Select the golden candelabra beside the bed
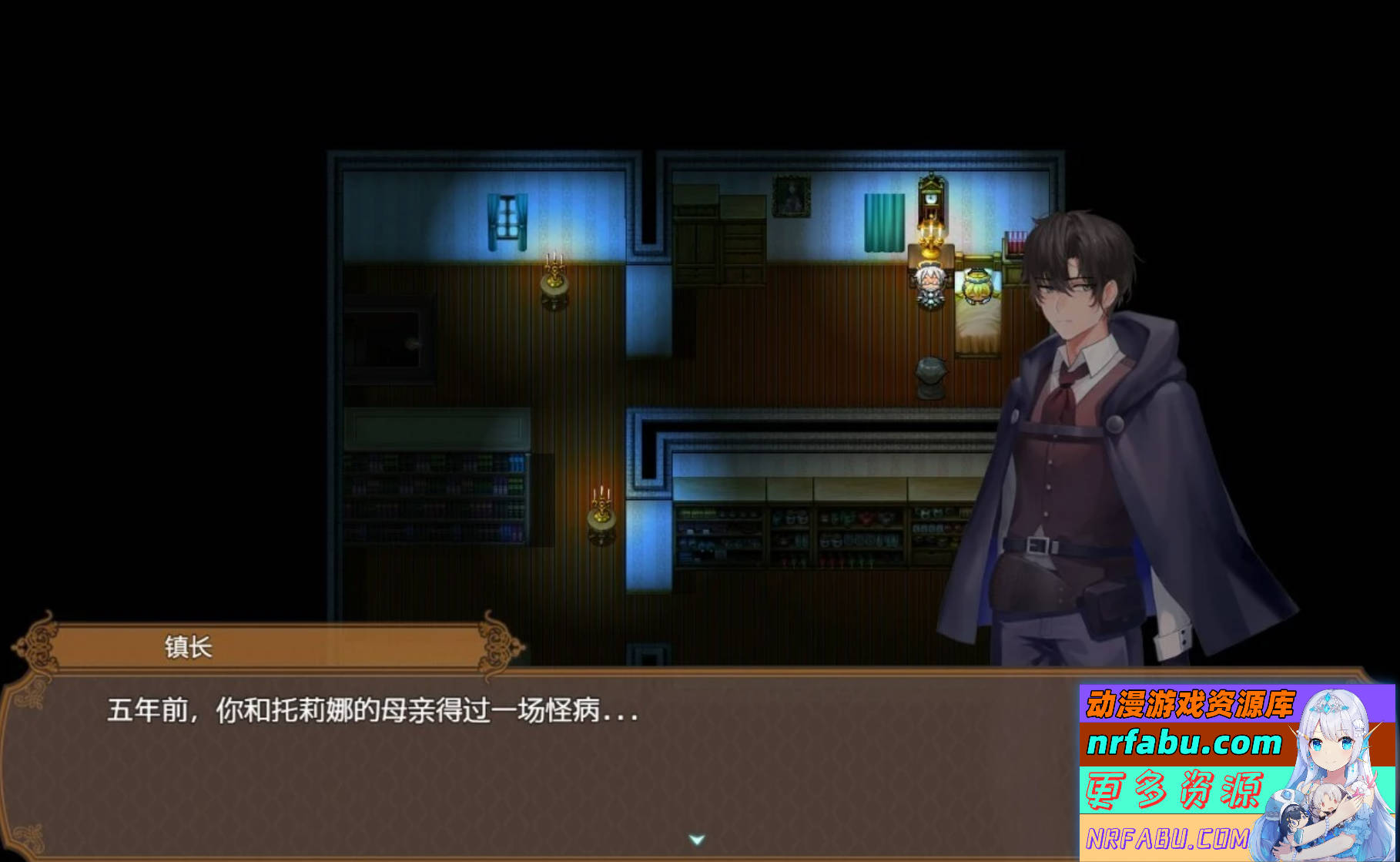Viewport: 1400px width, 862px height. coord(929,243)
